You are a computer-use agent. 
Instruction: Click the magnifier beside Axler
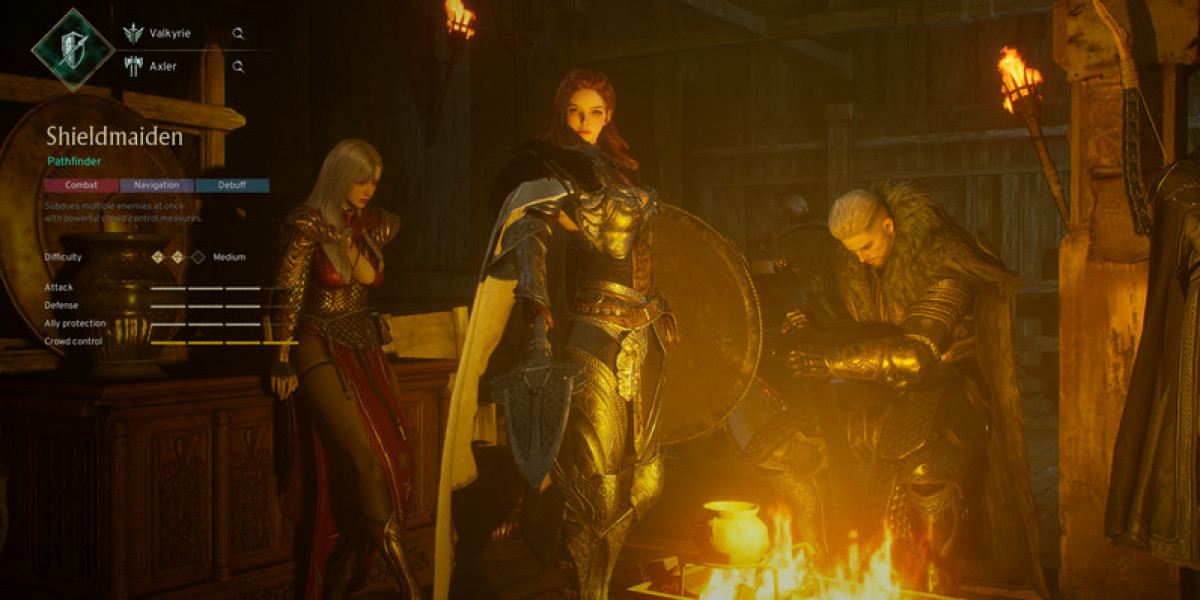(238, 66)
